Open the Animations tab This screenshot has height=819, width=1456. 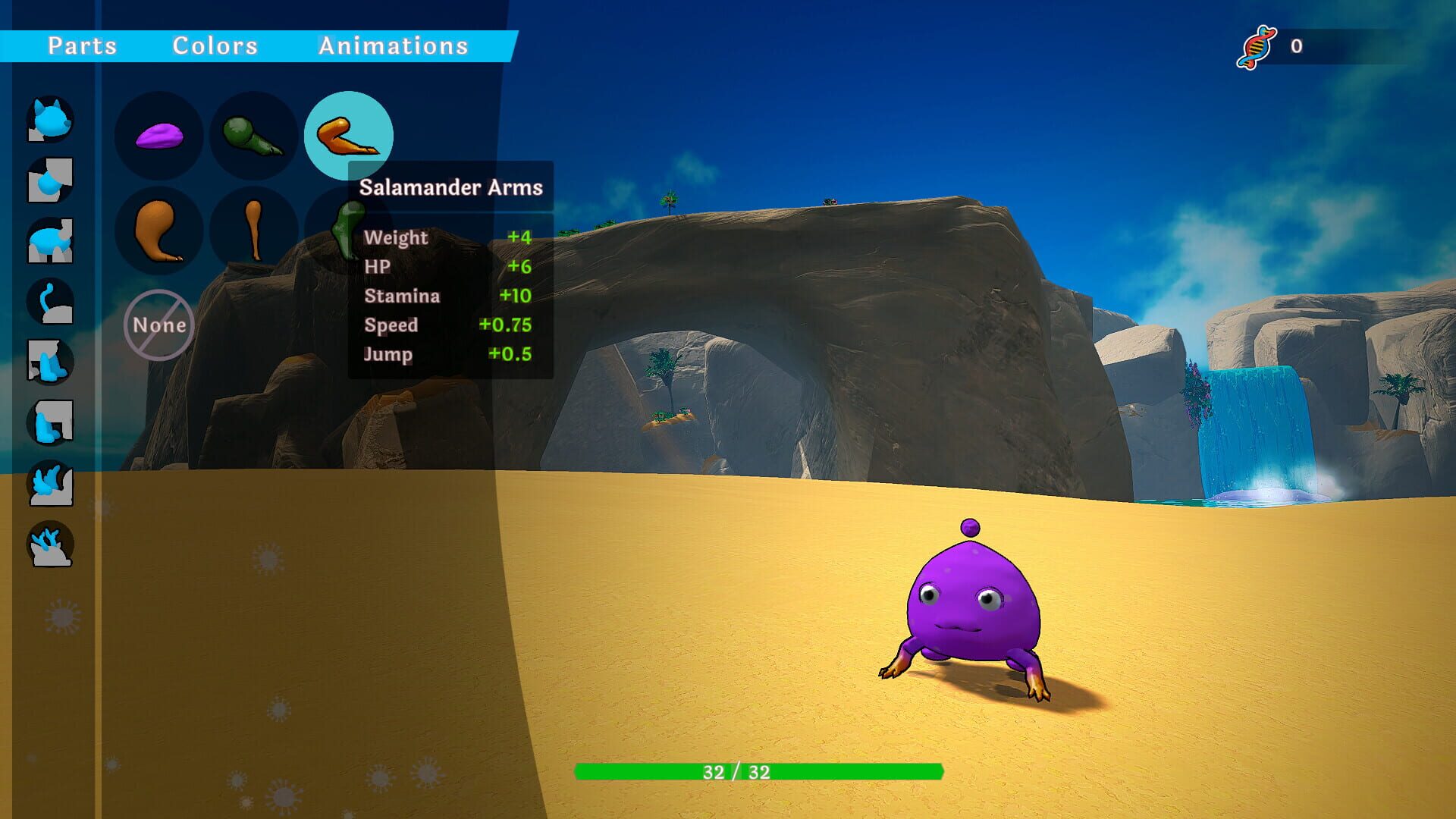[394, 45]
